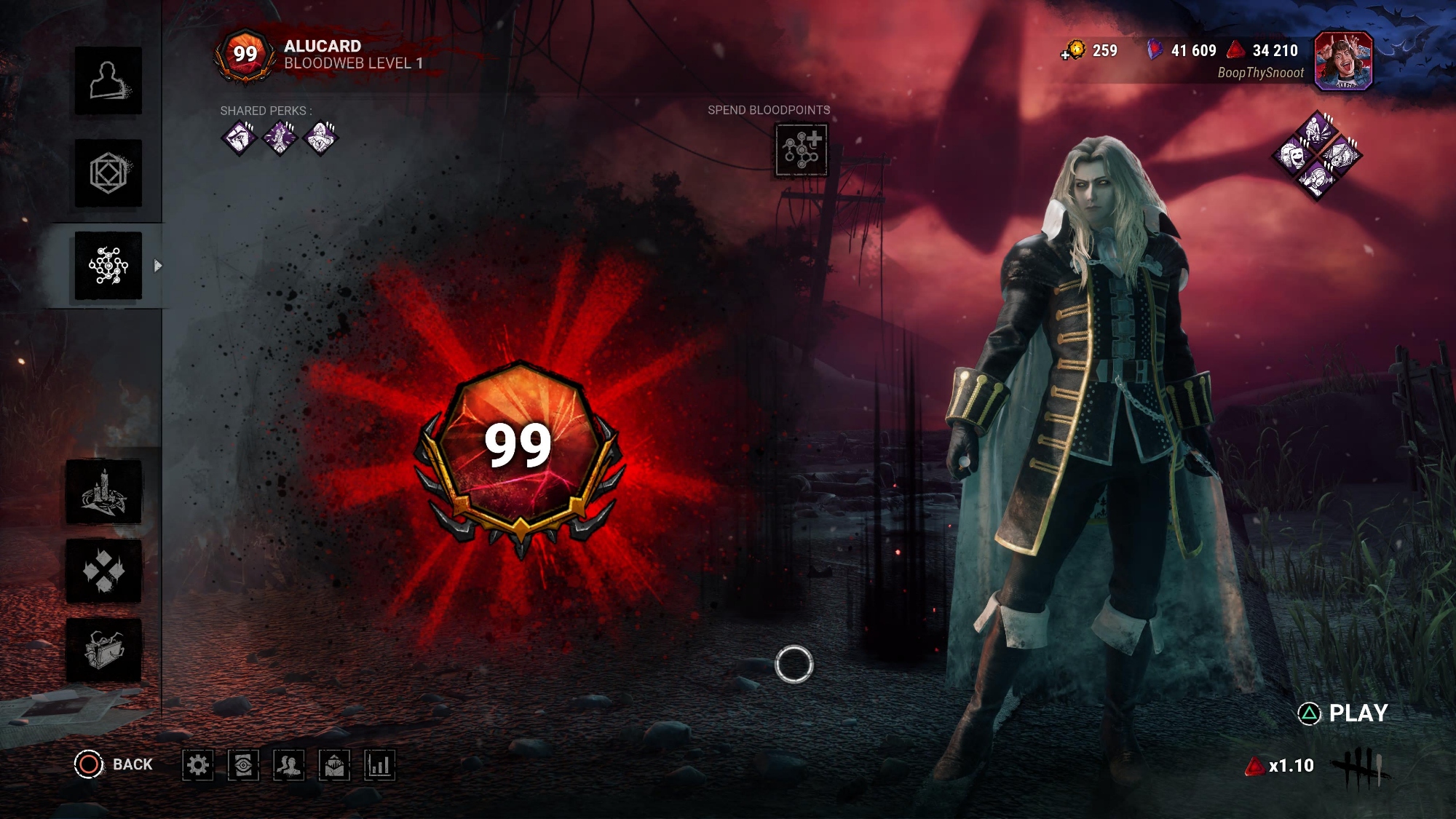Open the BoopThySnooot player profile avatar
The height and width of the screenshot is (819, 1456).
click(1343, 61)
